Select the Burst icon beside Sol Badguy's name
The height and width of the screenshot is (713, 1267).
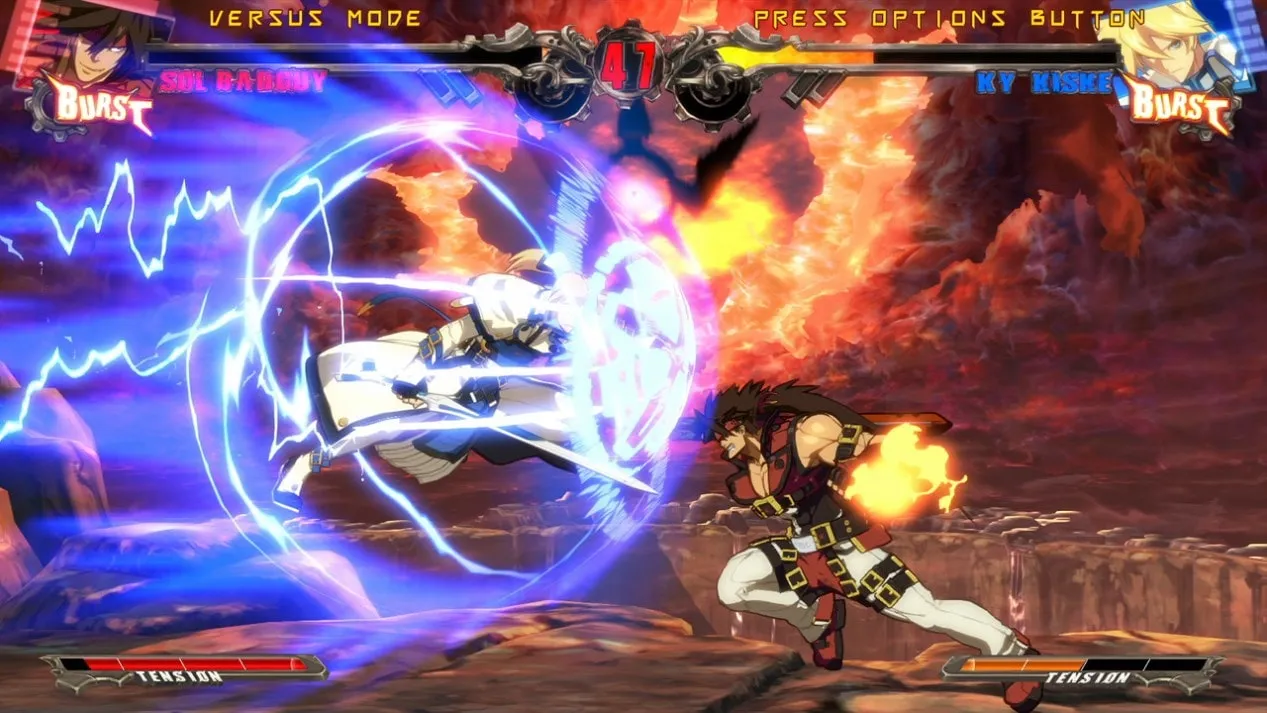pyautogui.click(x=95, y=107)
